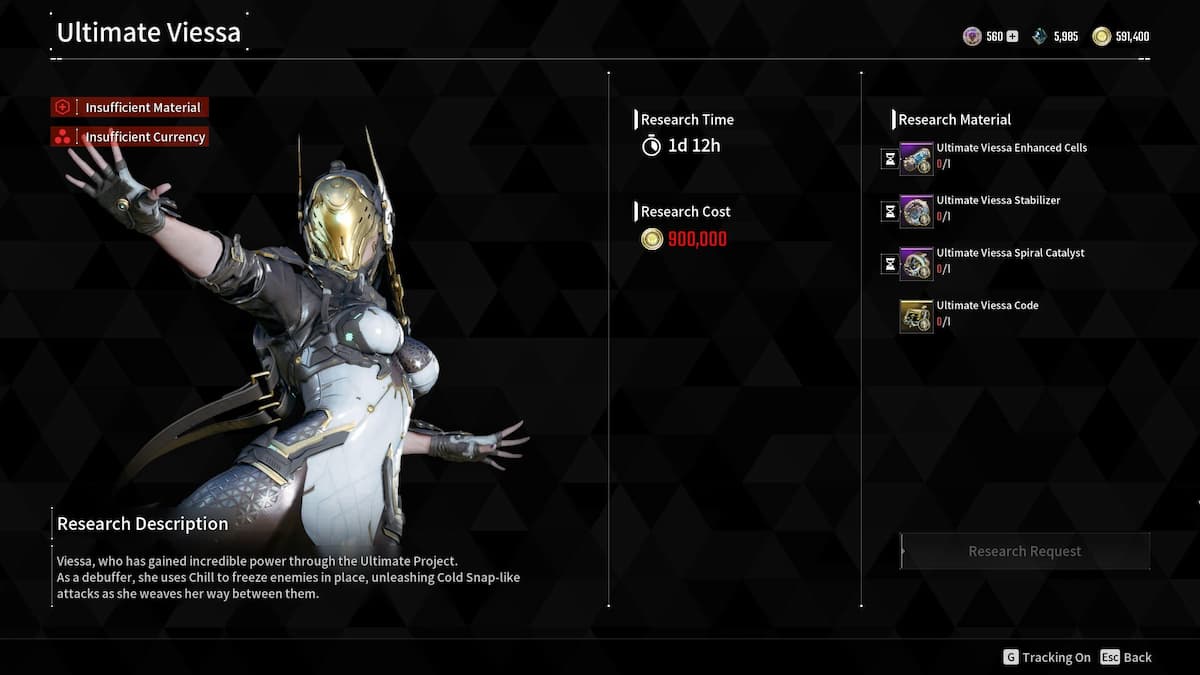The height and width of the screenshot is (675, 1200).
Task: Select Ultimate Viessa Stabilizer material
Action: point(916,211)
